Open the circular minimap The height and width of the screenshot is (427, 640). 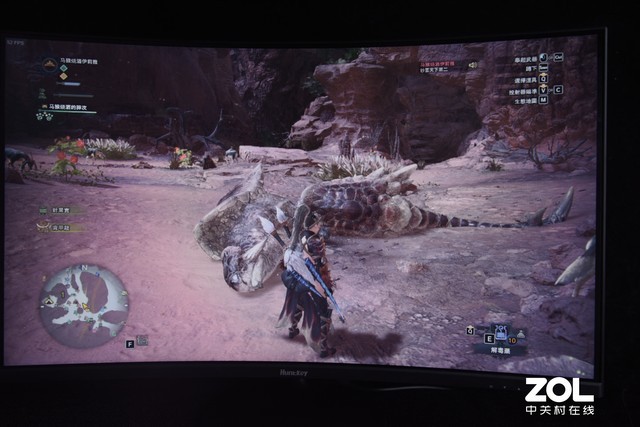pyautogui.click(x=84, y=298)
